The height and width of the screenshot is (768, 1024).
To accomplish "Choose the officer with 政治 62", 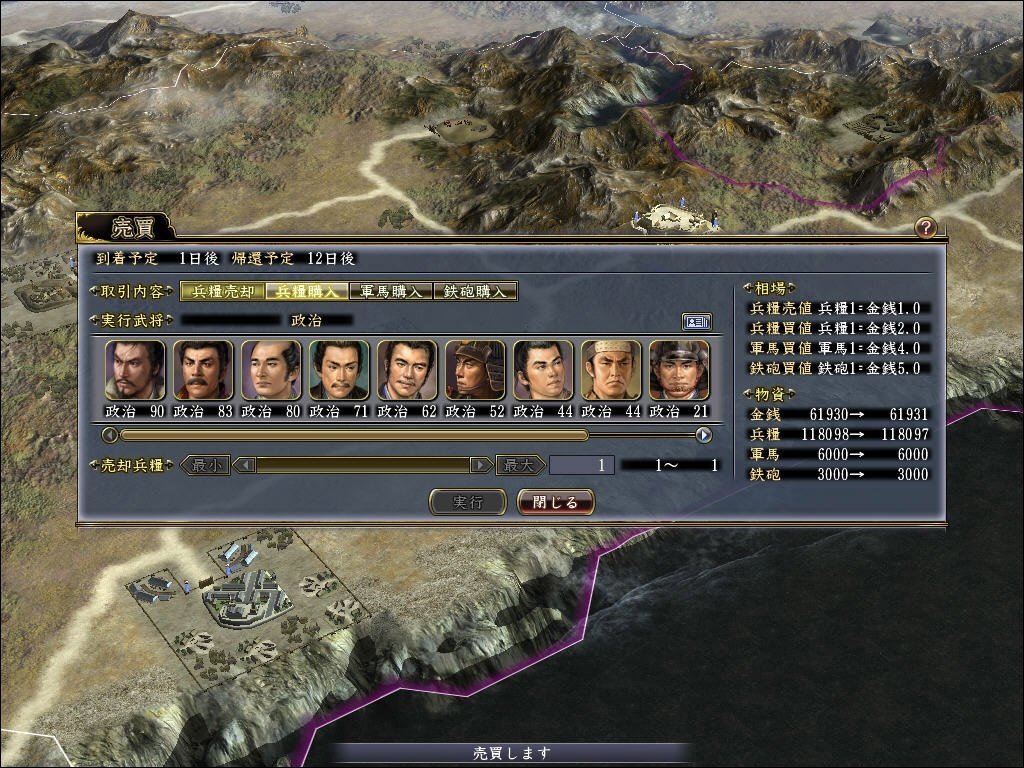I will (x=407, y=370).
